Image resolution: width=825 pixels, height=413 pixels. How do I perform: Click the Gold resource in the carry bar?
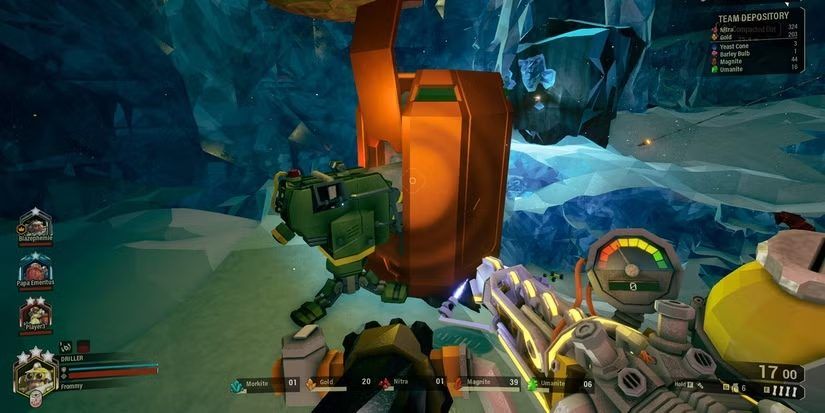(x=327, y=384)
